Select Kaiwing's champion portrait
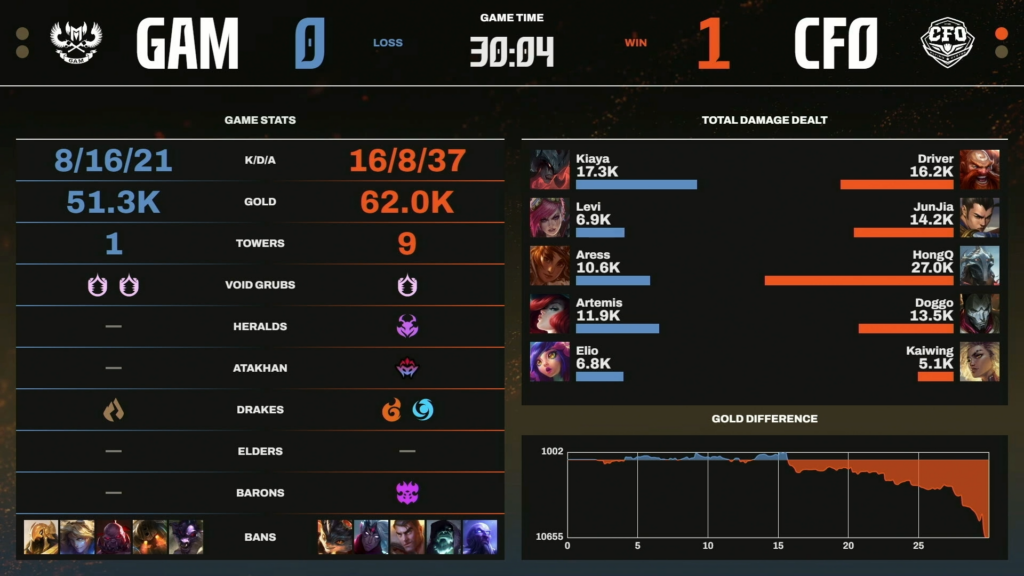This screenshot has height=576, width=1024. [x=979, y=361]
